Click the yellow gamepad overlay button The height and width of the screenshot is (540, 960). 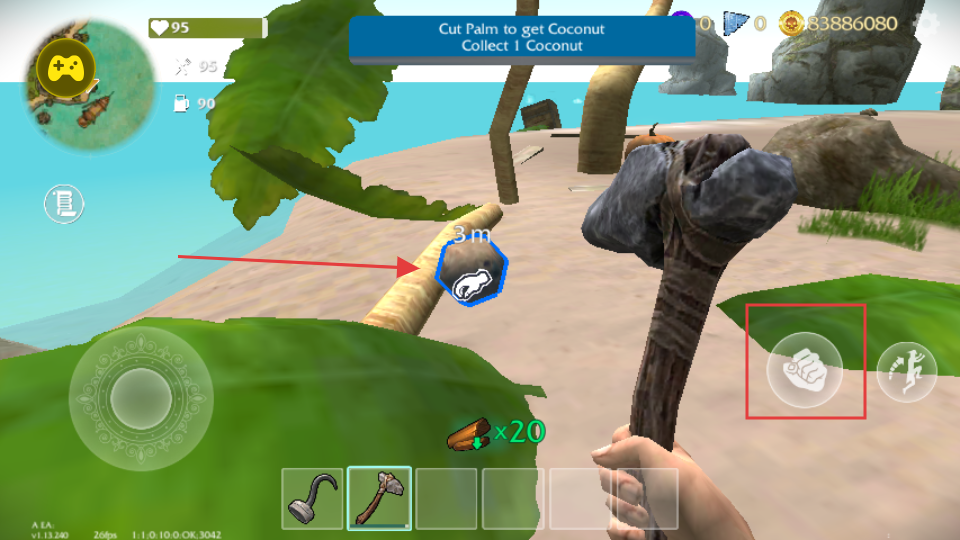pos(65,68)
